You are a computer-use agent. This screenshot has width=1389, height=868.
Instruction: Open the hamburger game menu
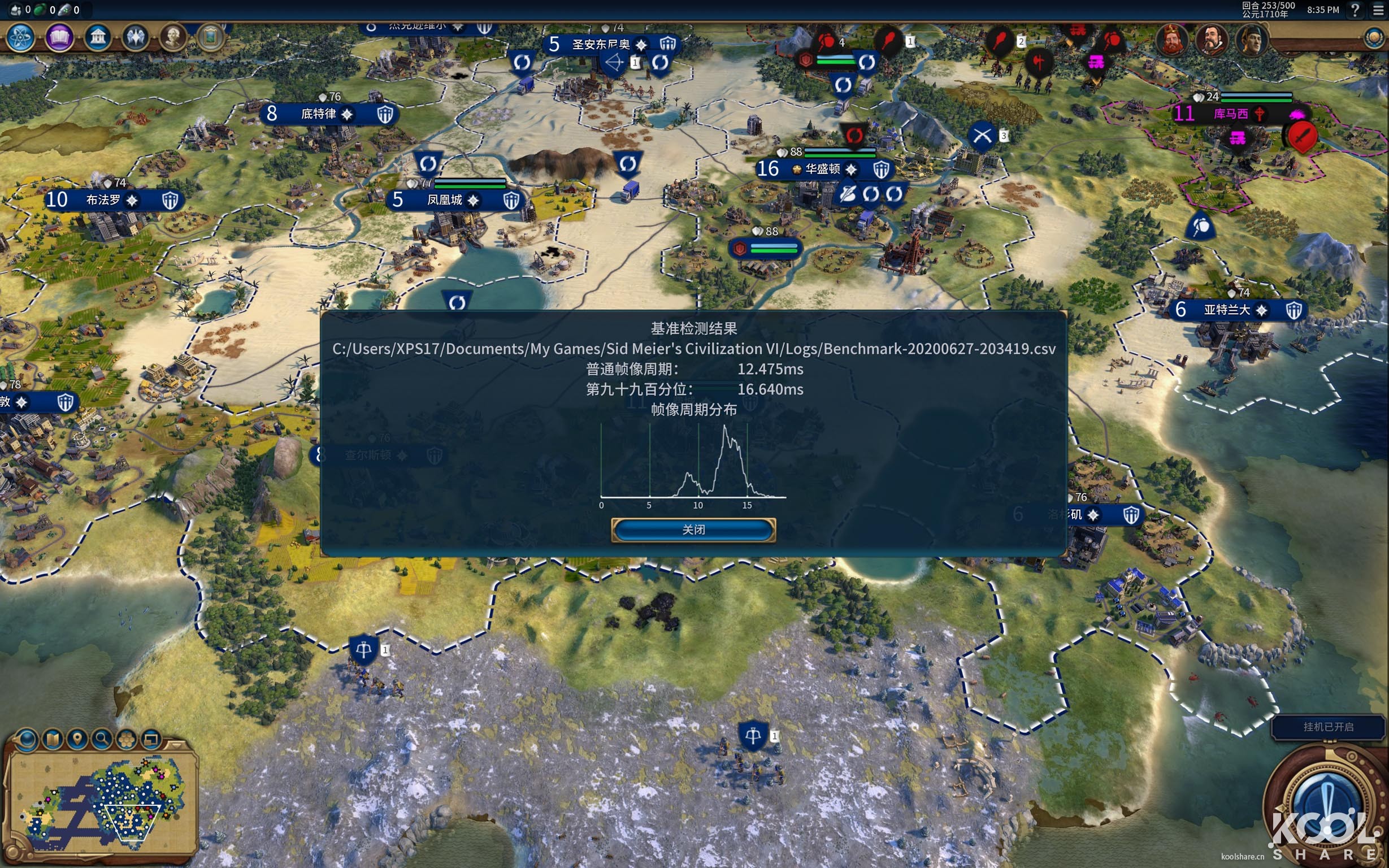click(1378, 10)
